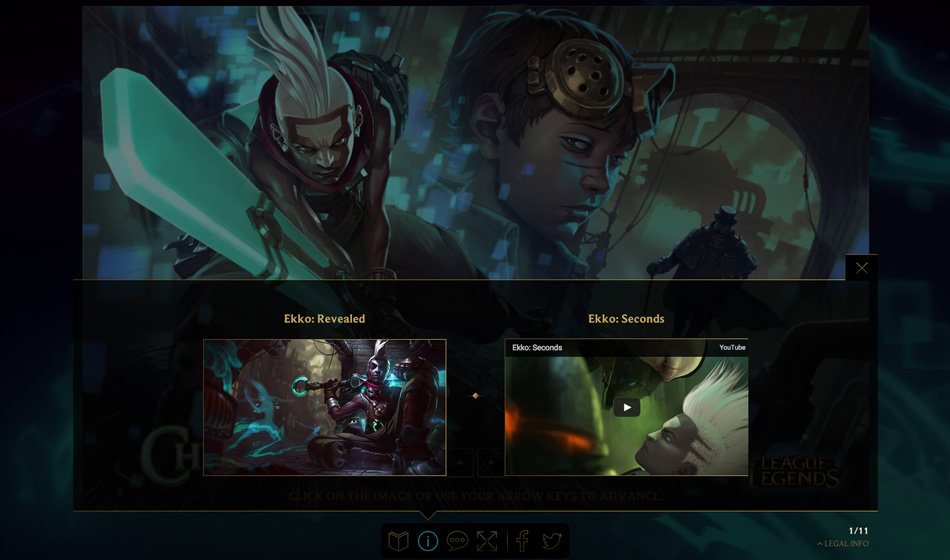
Task: Open the YouTube logo link on video
Action: pos(732,348)
